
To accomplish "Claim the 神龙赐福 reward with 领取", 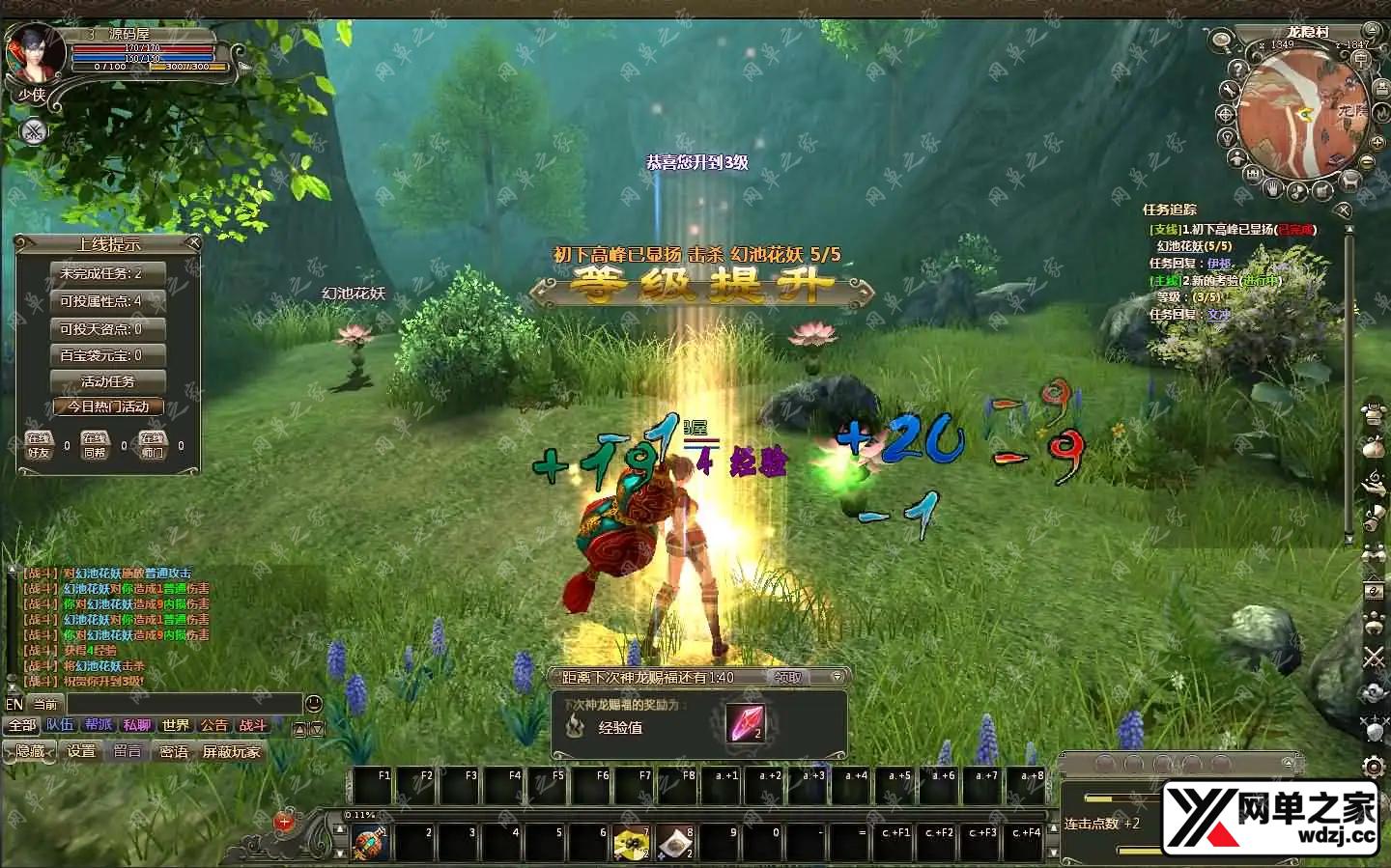I will [788, 678].
